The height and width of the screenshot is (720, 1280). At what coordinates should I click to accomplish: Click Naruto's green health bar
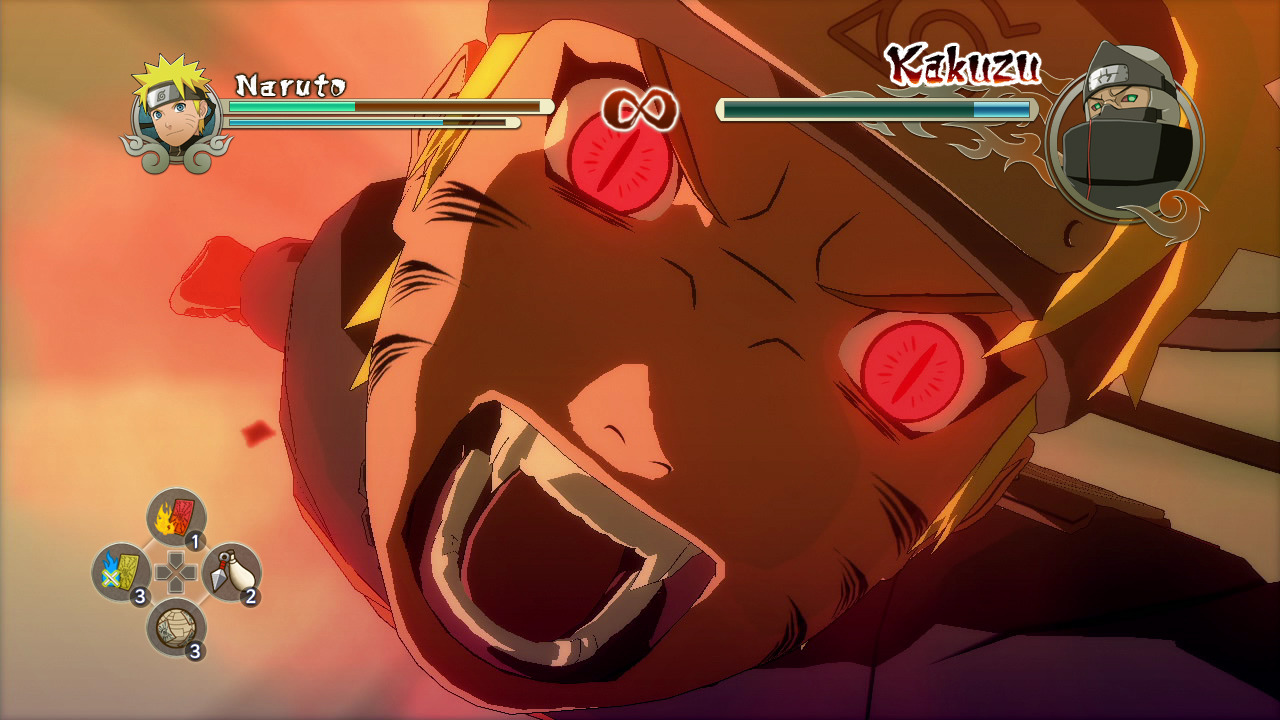point(290,106)
